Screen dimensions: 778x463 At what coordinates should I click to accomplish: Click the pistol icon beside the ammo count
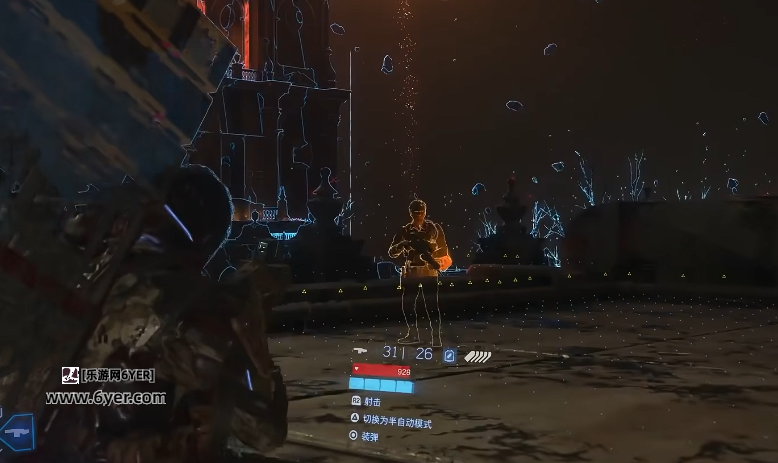[x=362, y=352]
